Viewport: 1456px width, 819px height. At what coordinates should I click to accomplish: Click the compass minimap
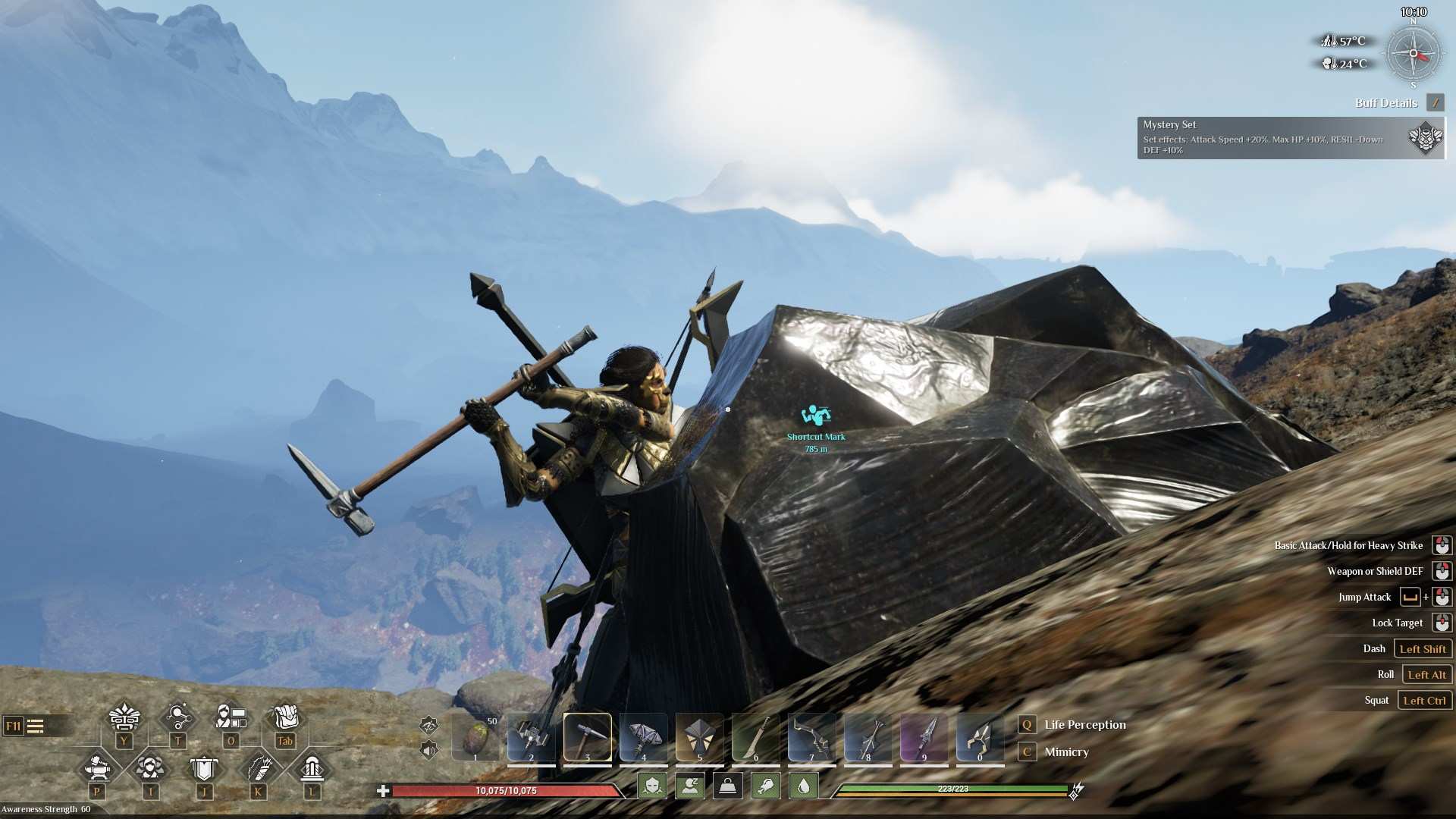pyautogui.click(x=1414, y=54)
